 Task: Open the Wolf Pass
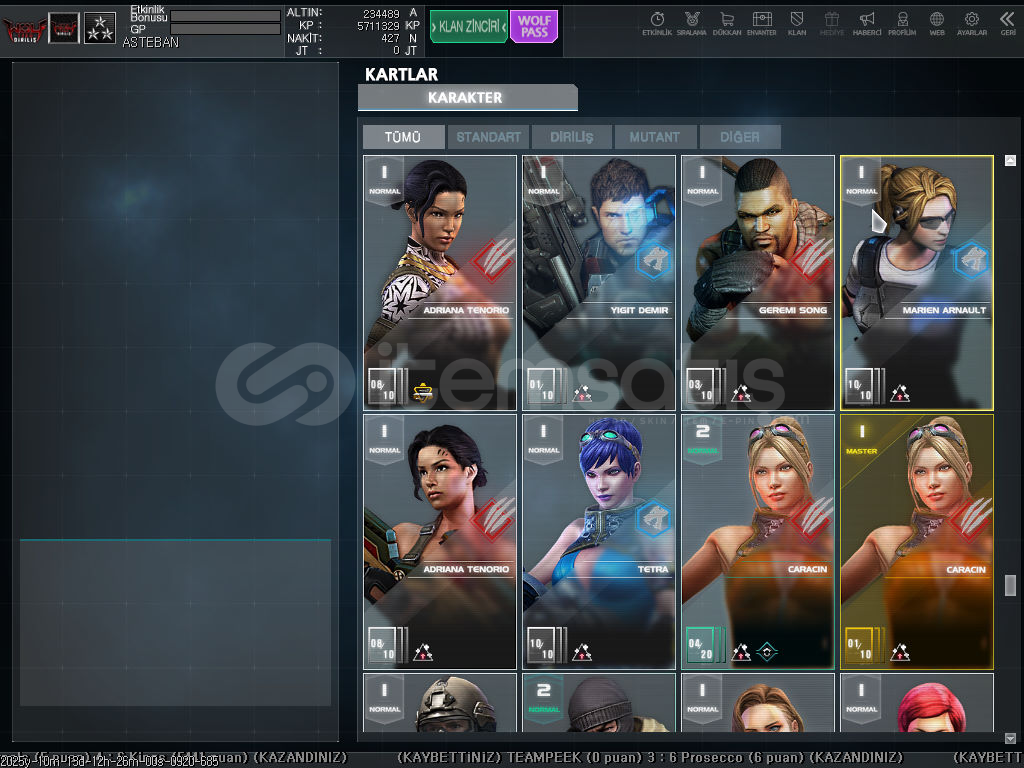pos(534,26)
